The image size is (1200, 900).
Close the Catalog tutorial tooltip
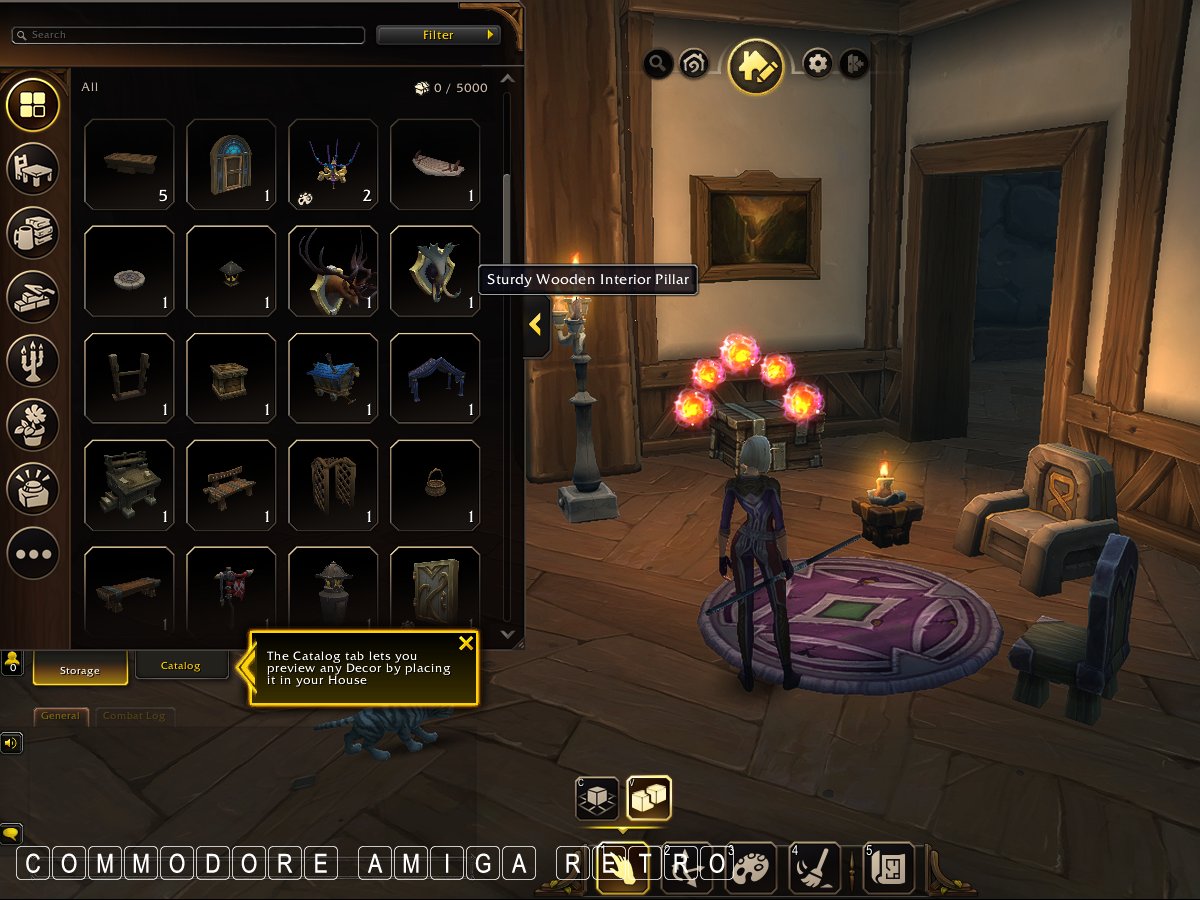(x=465, y=643)
